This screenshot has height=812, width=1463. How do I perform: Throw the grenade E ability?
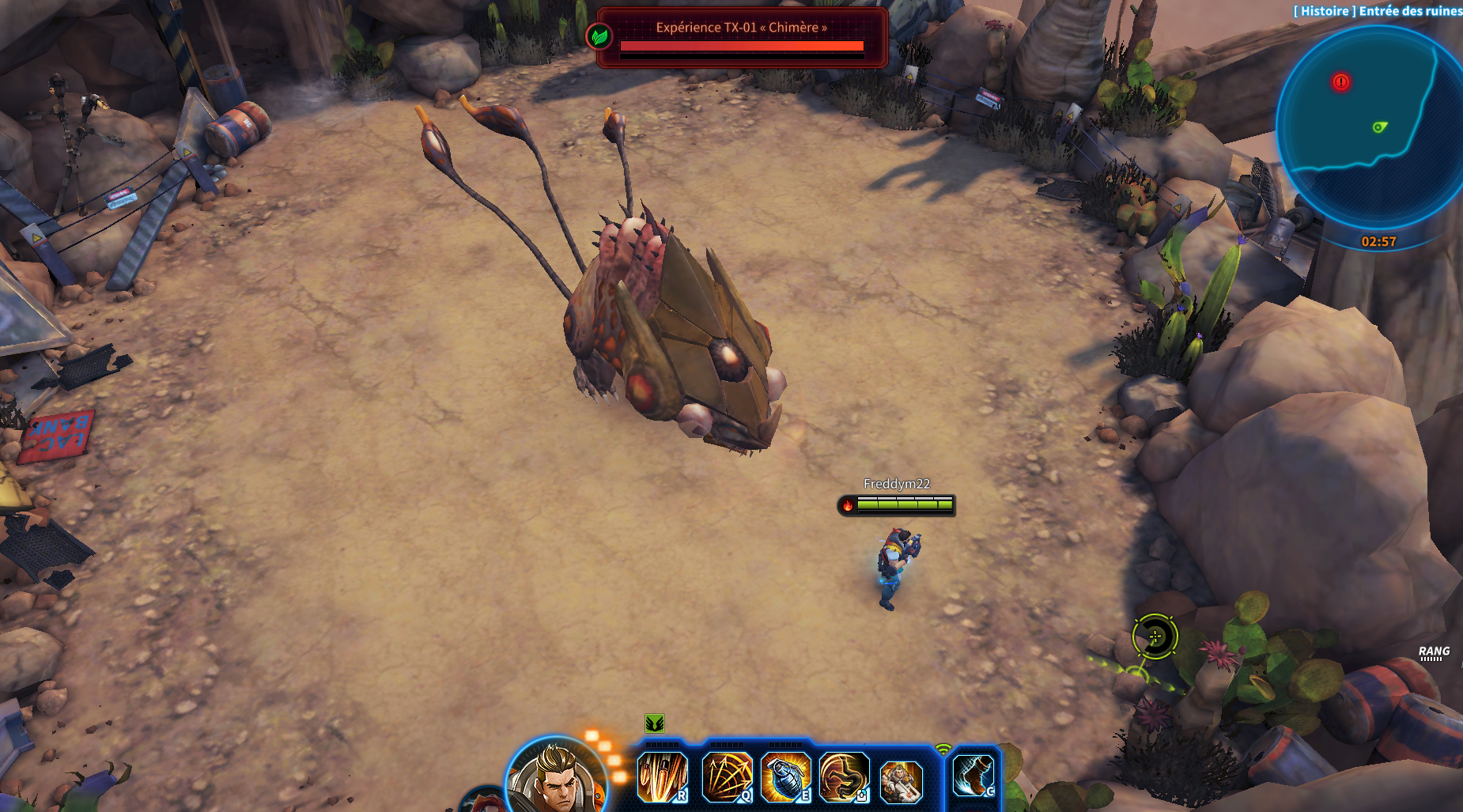pyautogui.click(x=786, y=776)
